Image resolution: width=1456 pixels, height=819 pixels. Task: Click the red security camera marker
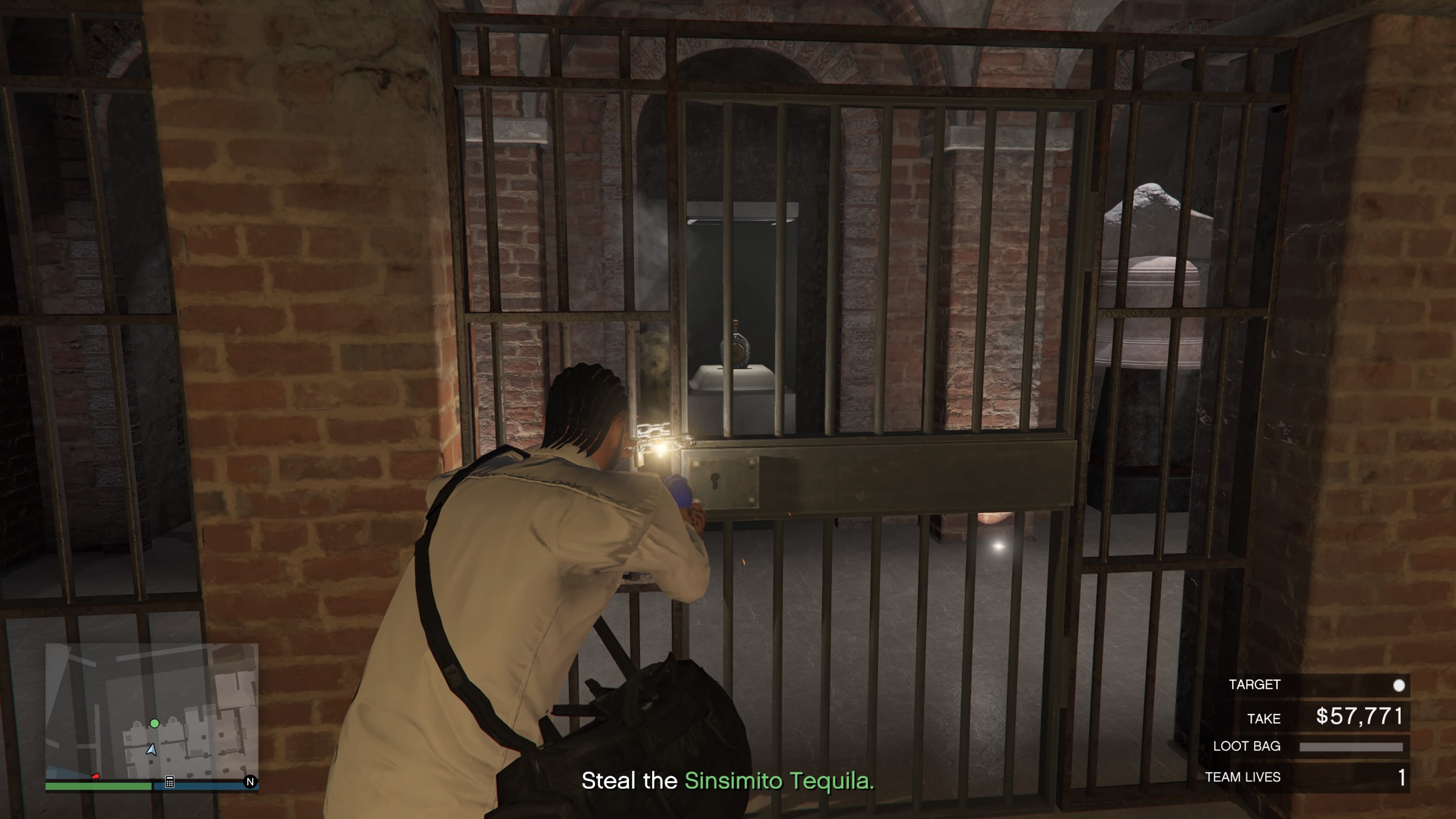click(96, 776)
